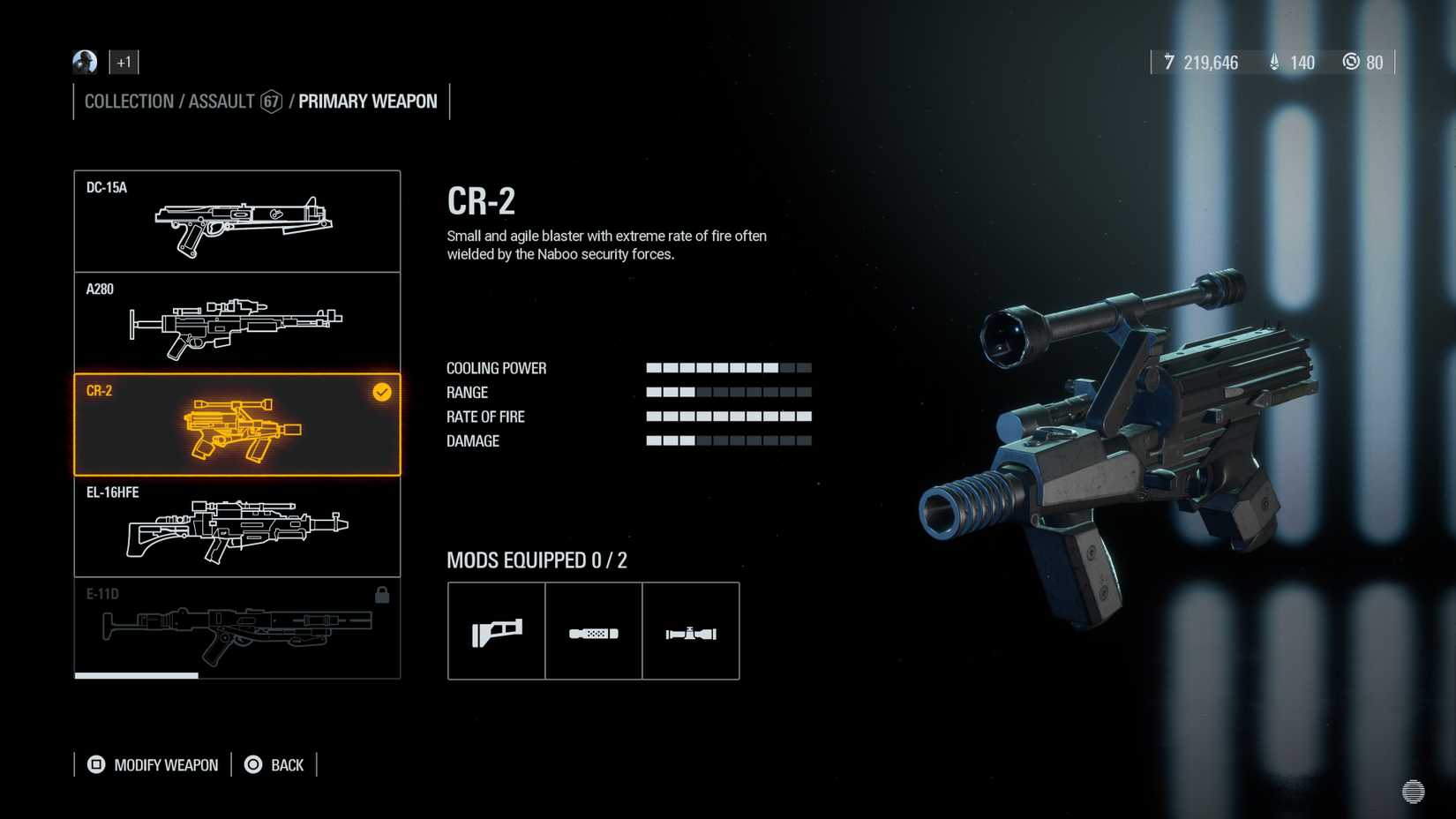Image resolution: width=1456 pixels, height=819 pixels.
Task: Expand the +1 badge beside the avatar
Action: (123, 62)
